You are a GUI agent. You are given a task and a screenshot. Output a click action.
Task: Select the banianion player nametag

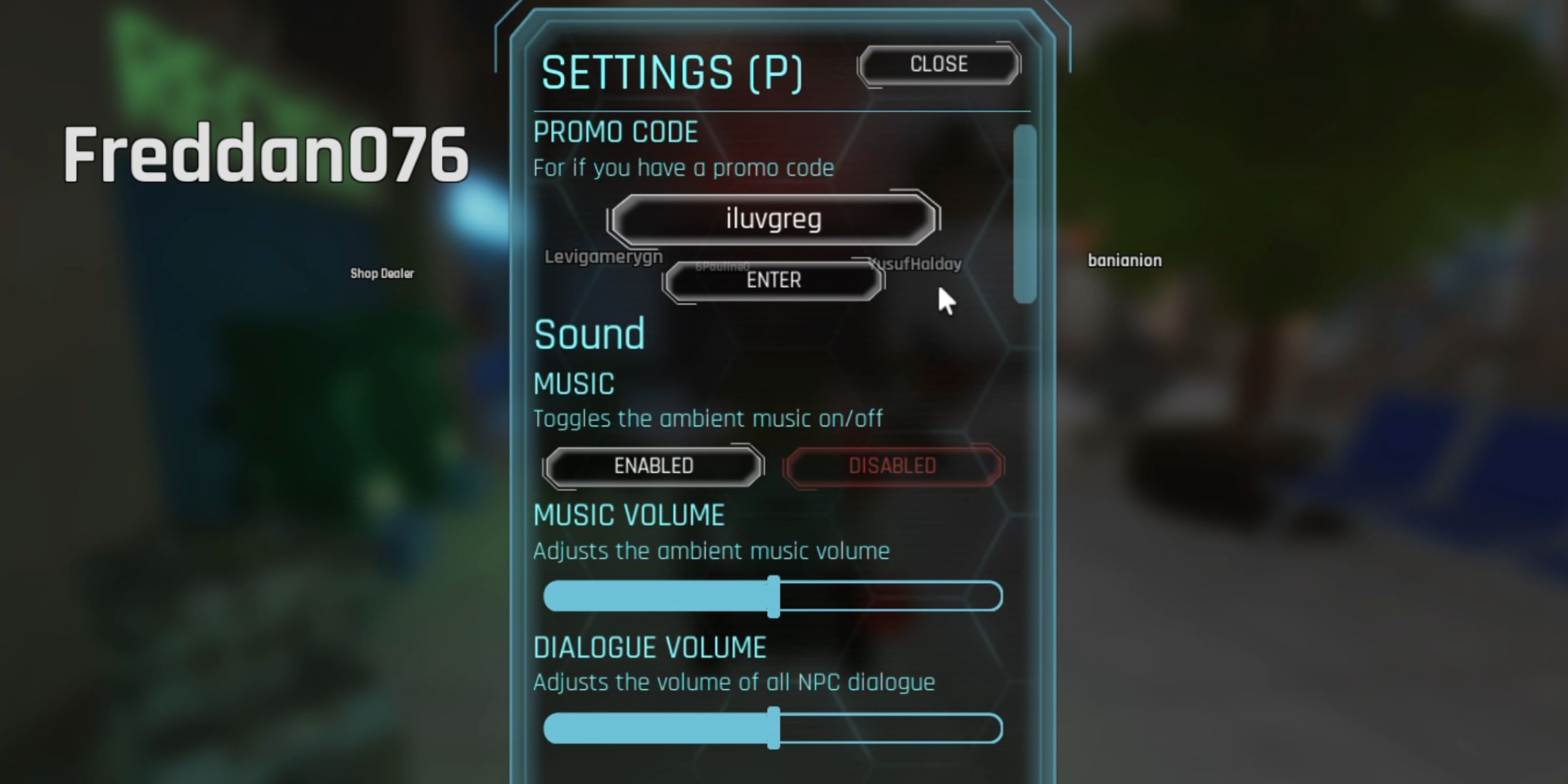1125,259
